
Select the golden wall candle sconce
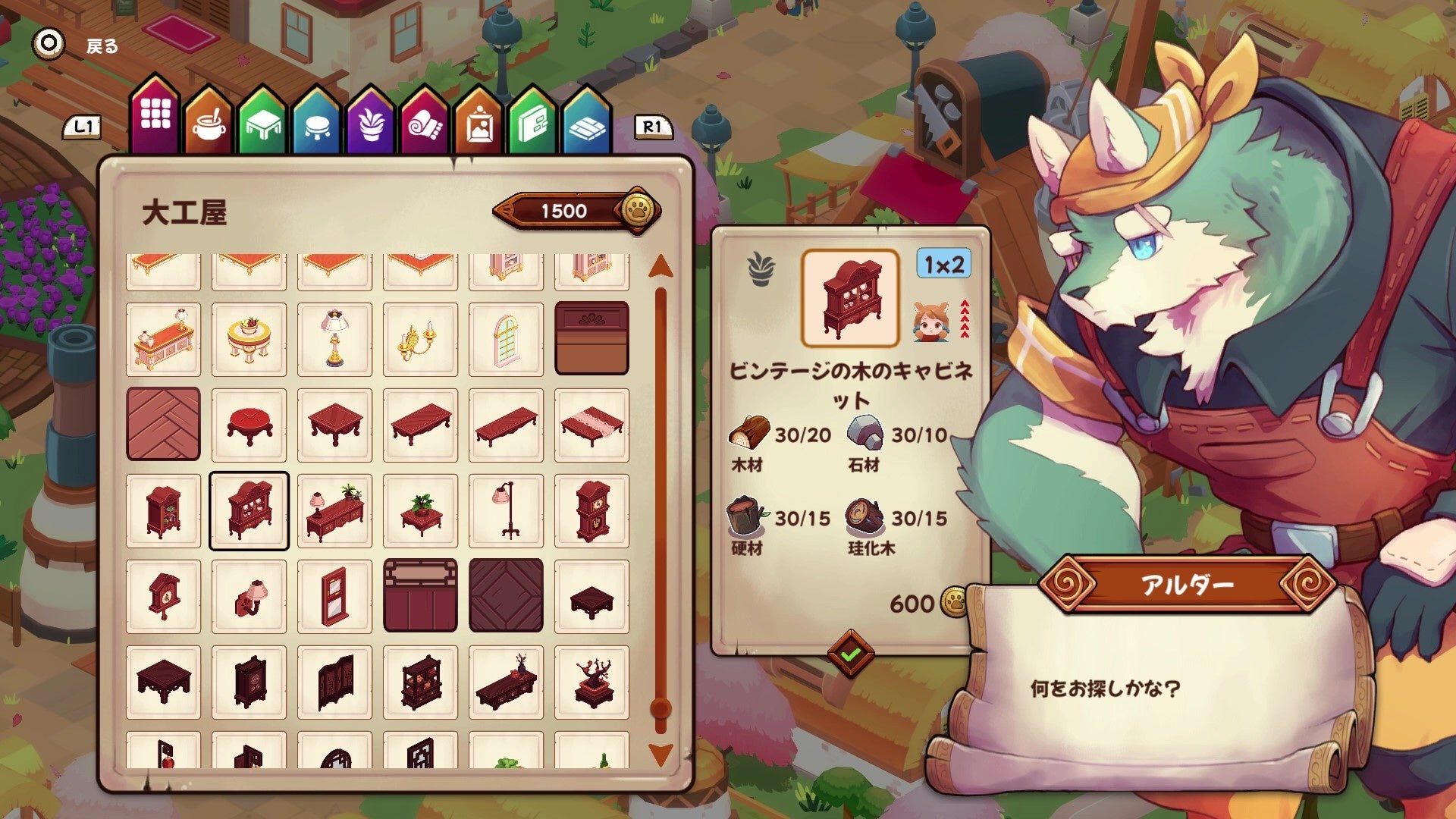point(420,339)
